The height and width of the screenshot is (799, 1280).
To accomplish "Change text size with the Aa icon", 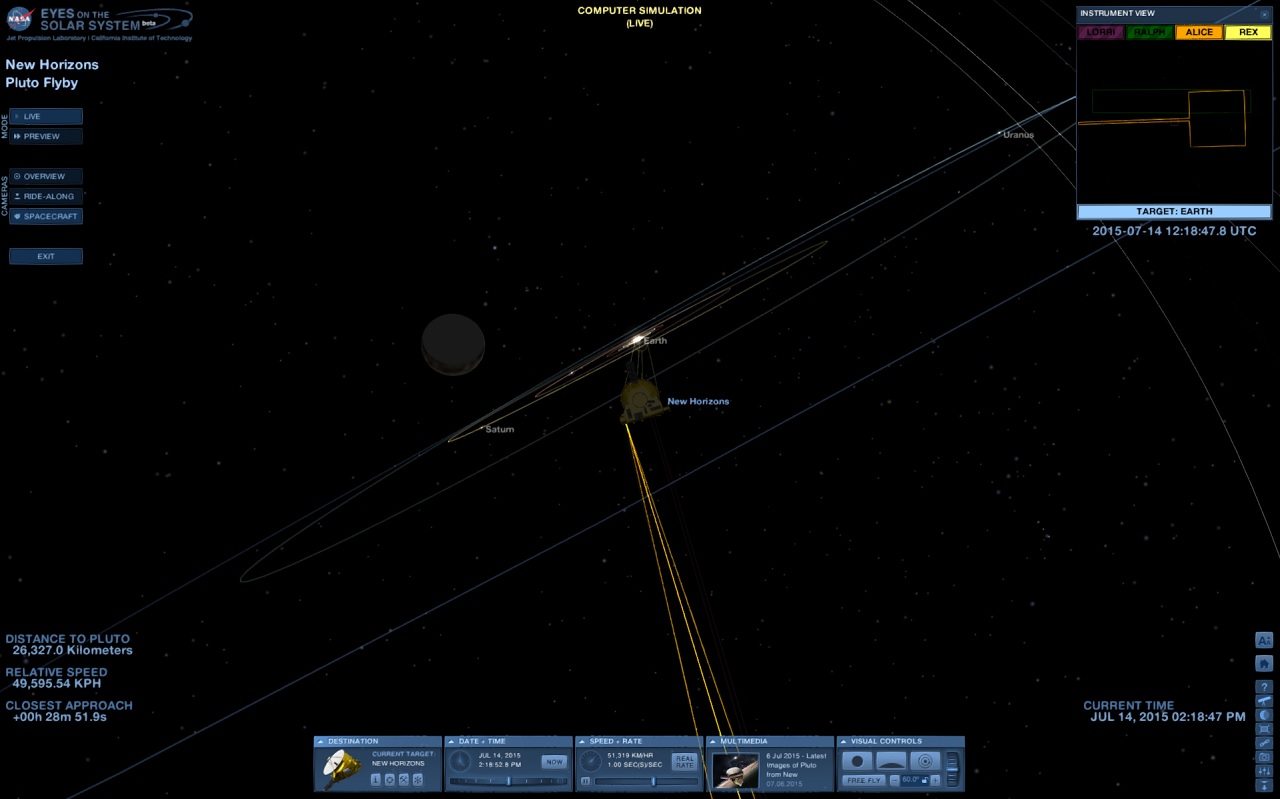I will point(1264,640).
